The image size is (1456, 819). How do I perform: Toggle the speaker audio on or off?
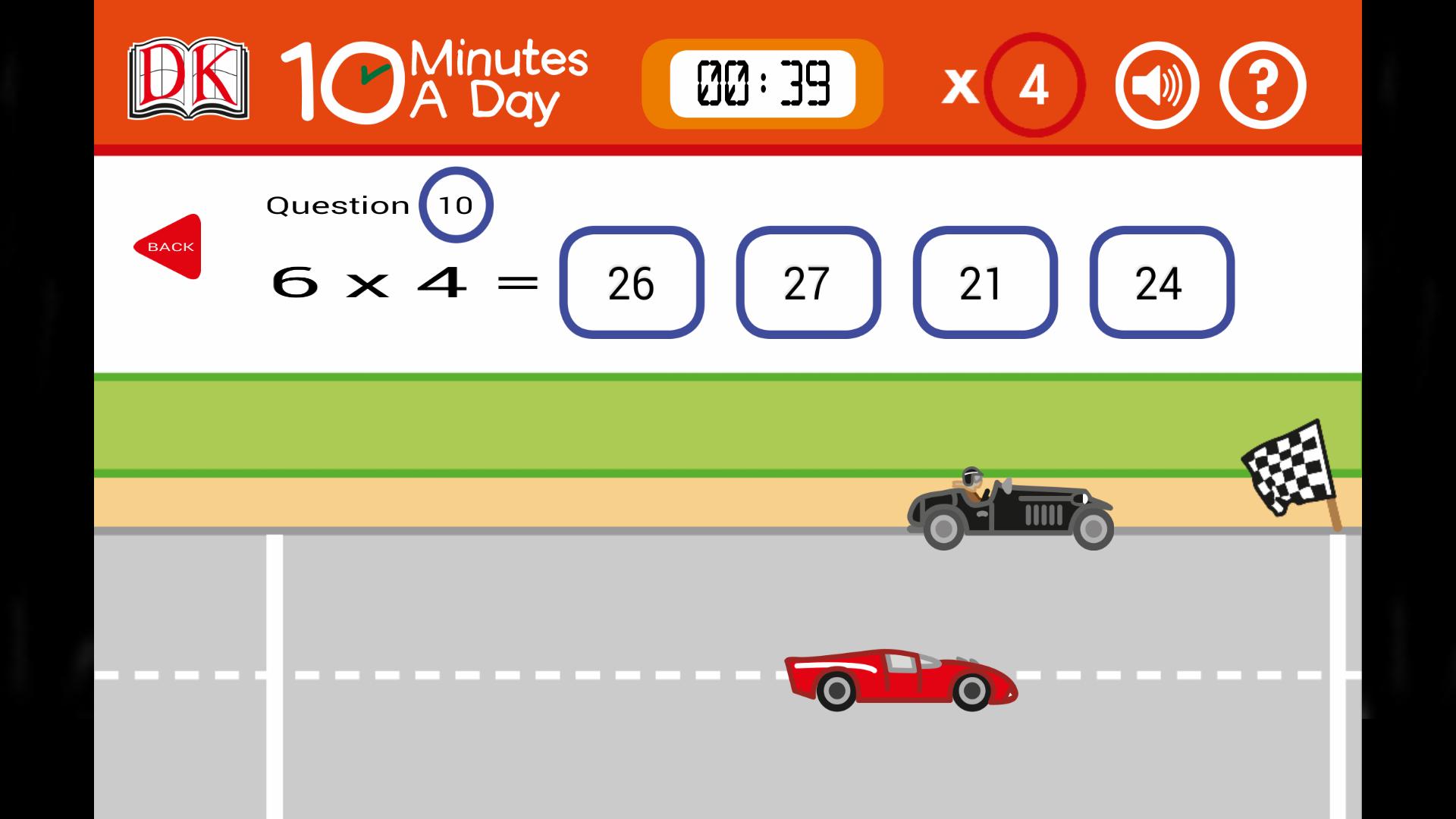1156,86
